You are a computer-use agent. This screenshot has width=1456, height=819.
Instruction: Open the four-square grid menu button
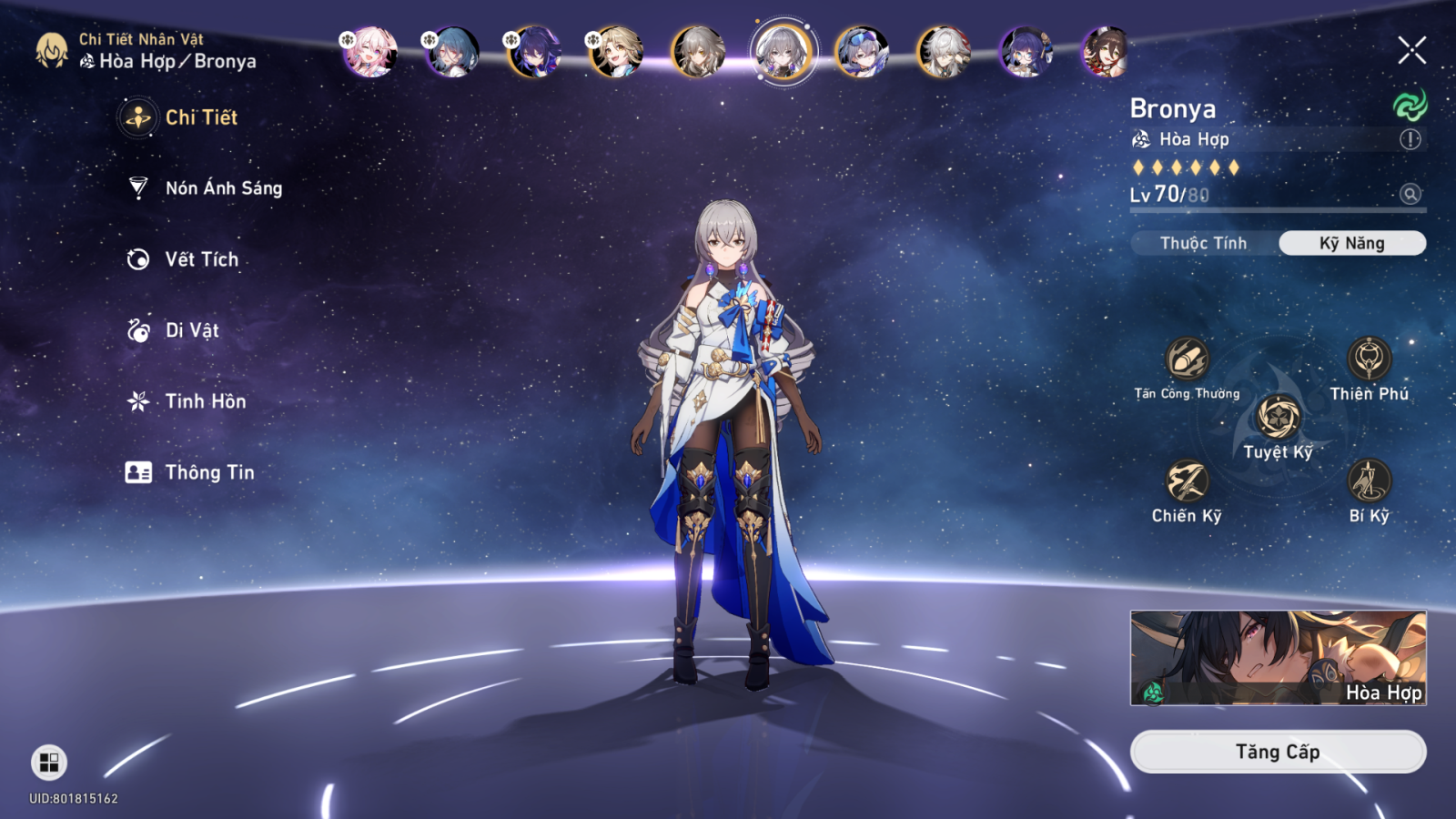(49, 762)
